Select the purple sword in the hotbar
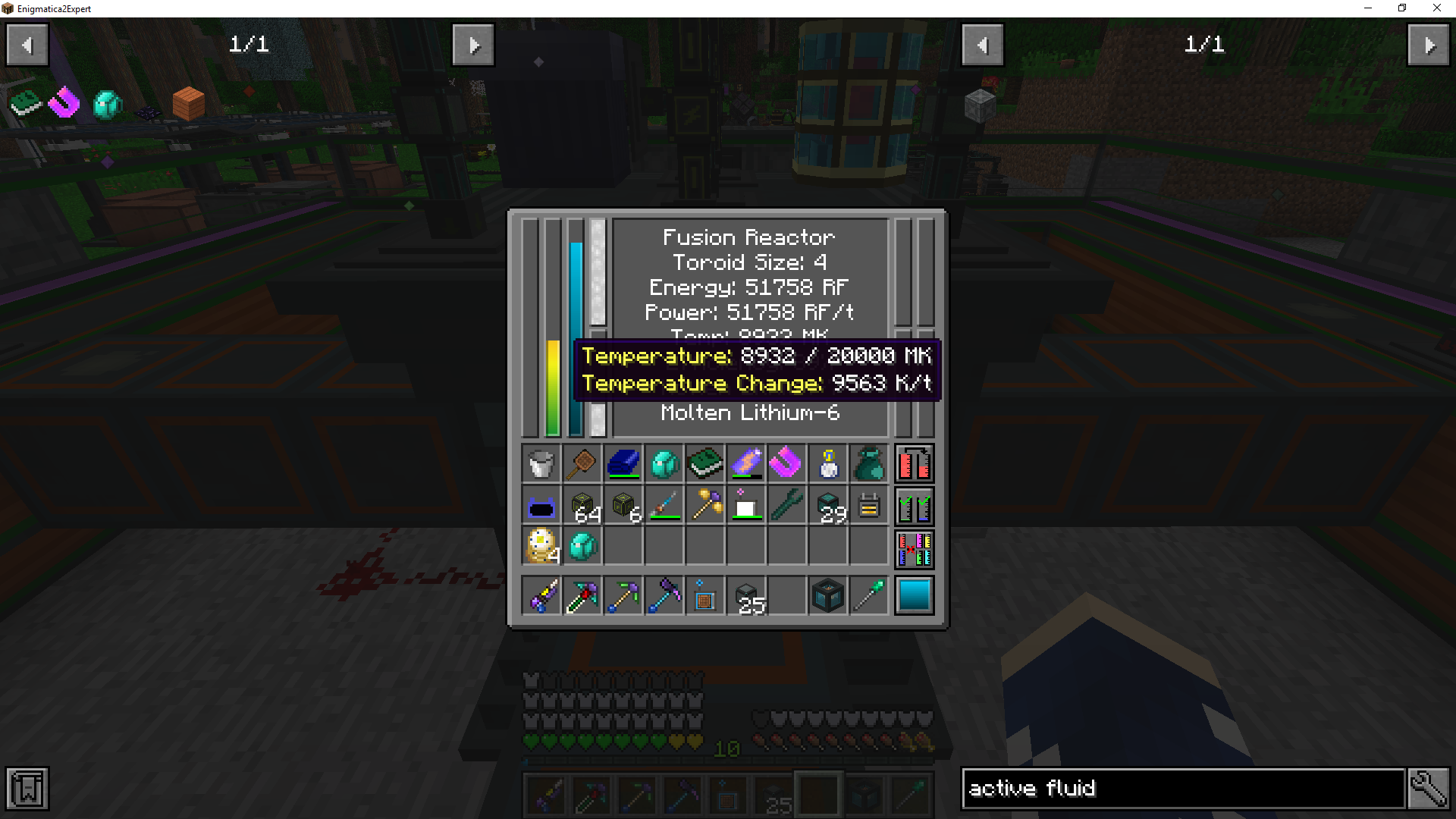Viewport: 1456px width, 819px height. 541,596
